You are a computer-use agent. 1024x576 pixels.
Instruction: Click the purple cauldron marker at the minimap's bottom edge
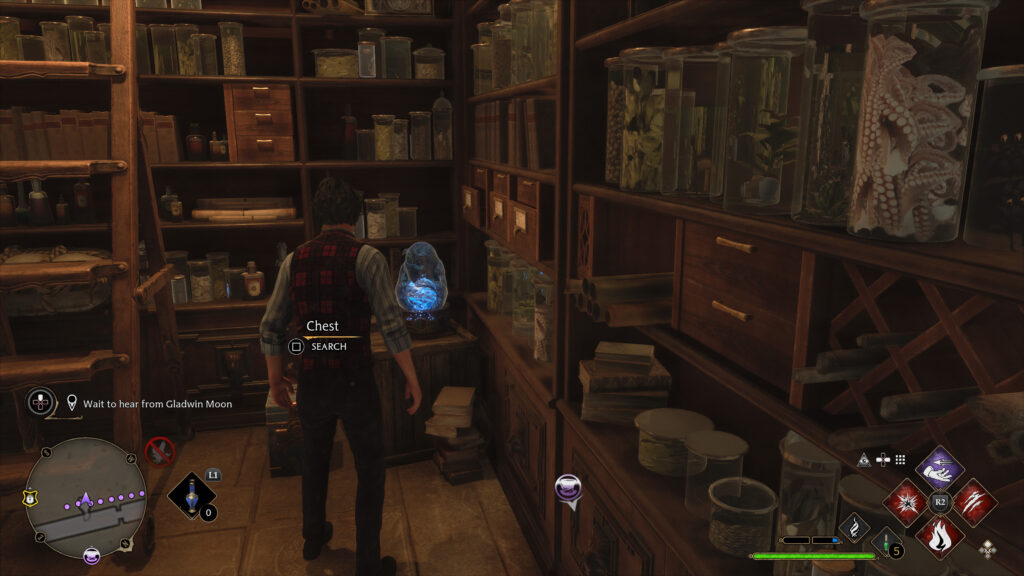pyautogui.click(x=91, y=555)
